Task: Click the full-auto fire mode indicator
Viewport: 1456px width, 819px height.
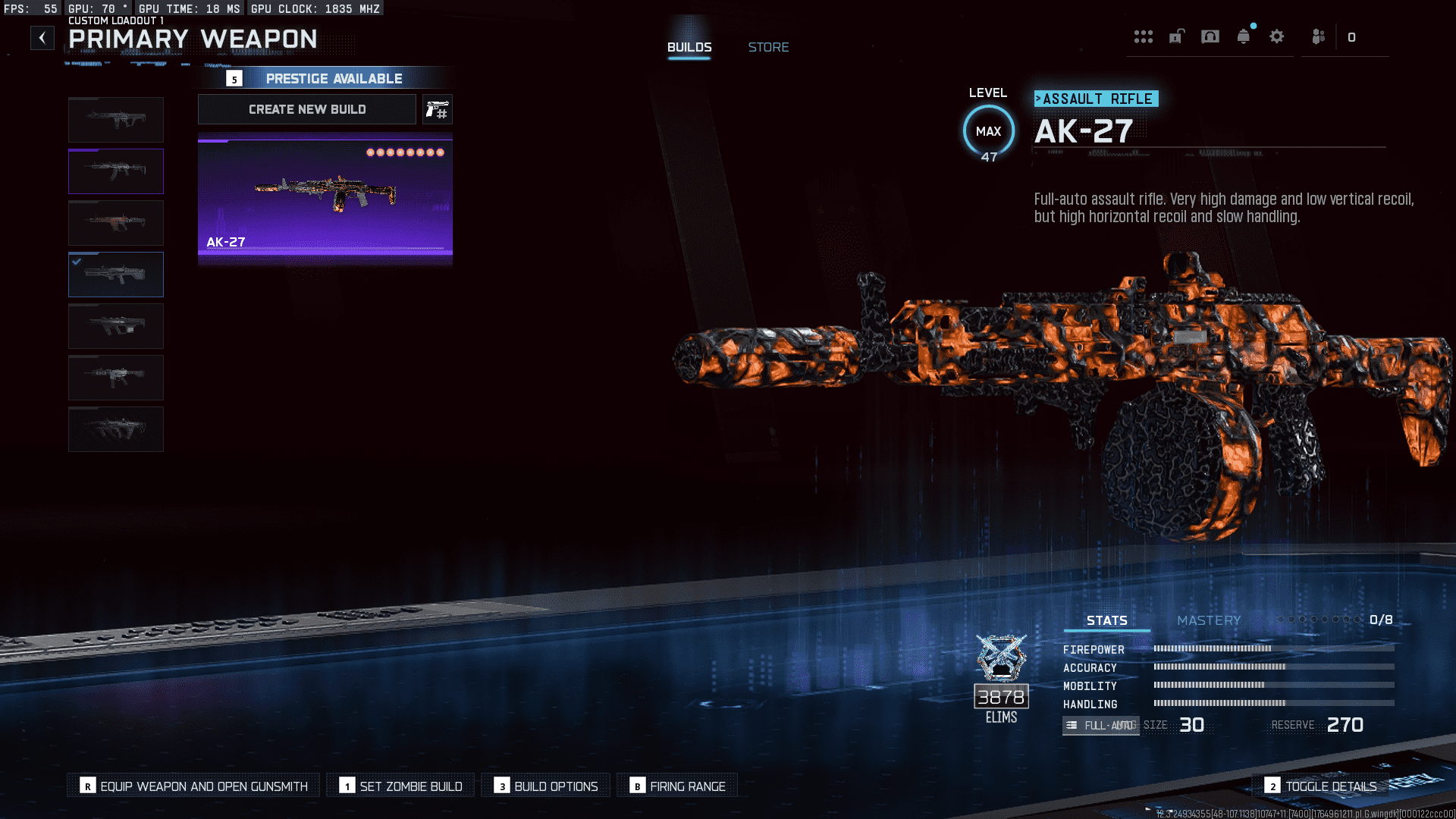Action: click(1100, 726)
